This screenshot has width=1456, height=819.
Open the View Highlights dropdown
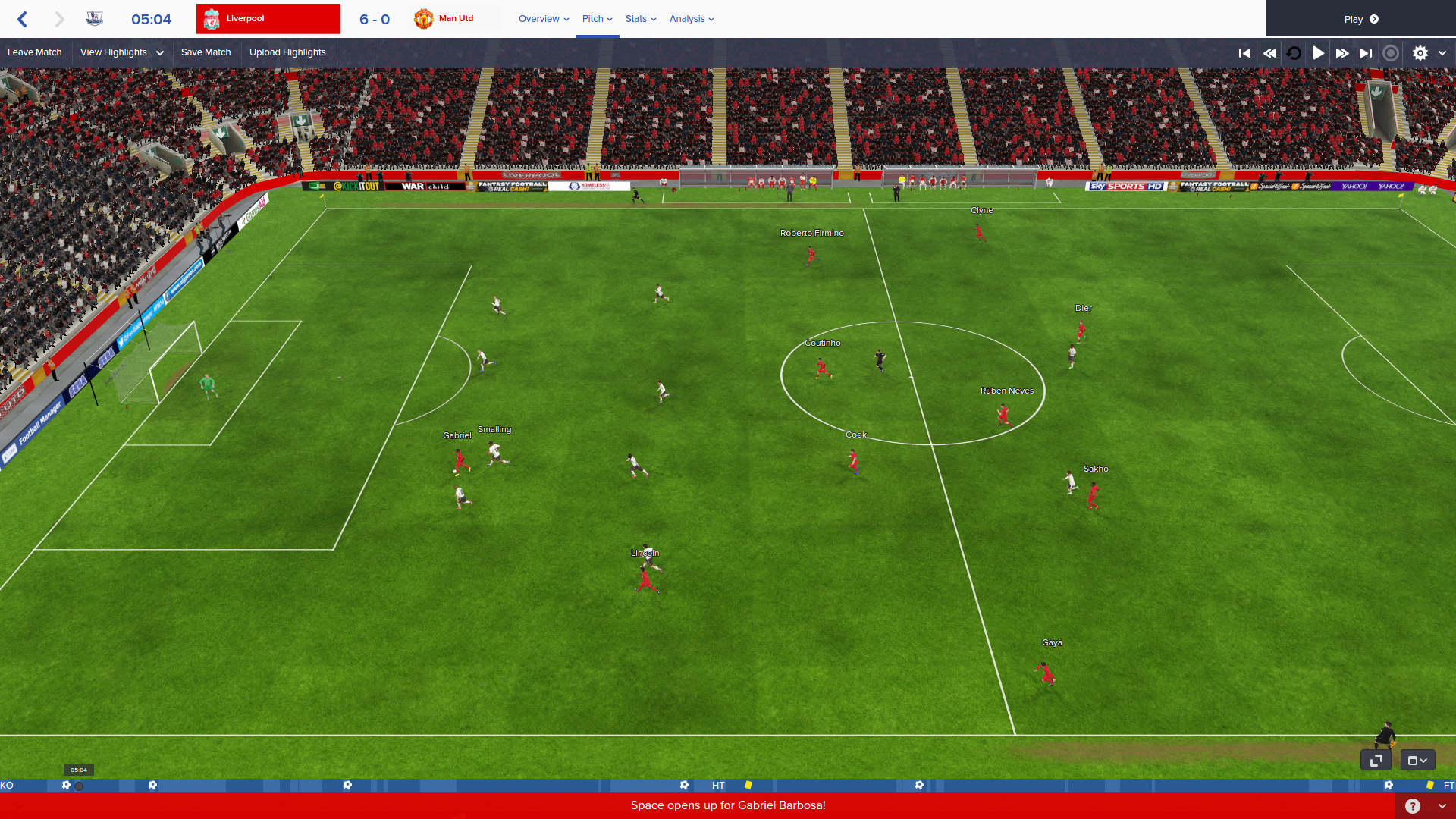tap(121, 52)
